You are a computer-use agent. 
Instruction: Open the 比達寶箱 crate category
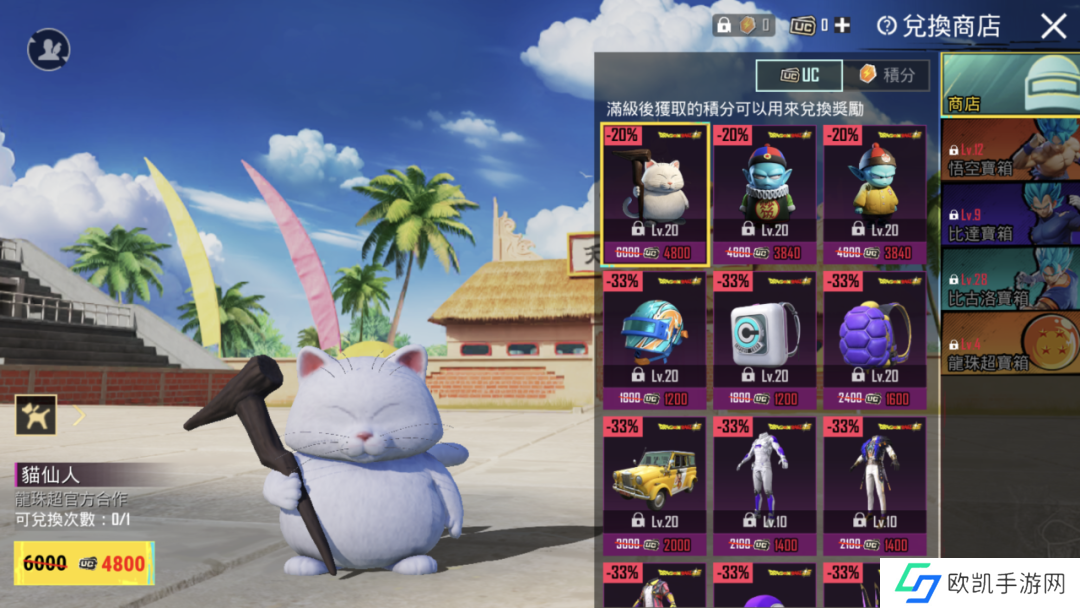coord(1010,215)
